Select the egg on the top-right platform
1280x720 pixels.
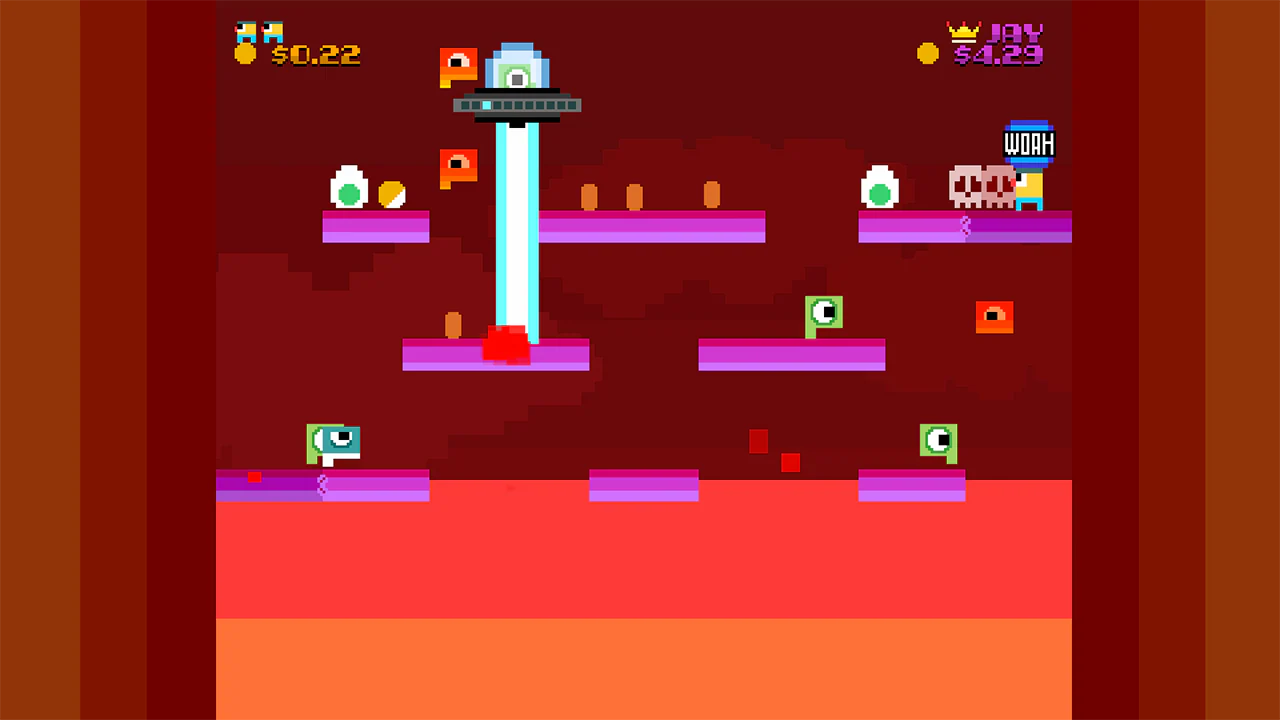(x=879, y=188)
